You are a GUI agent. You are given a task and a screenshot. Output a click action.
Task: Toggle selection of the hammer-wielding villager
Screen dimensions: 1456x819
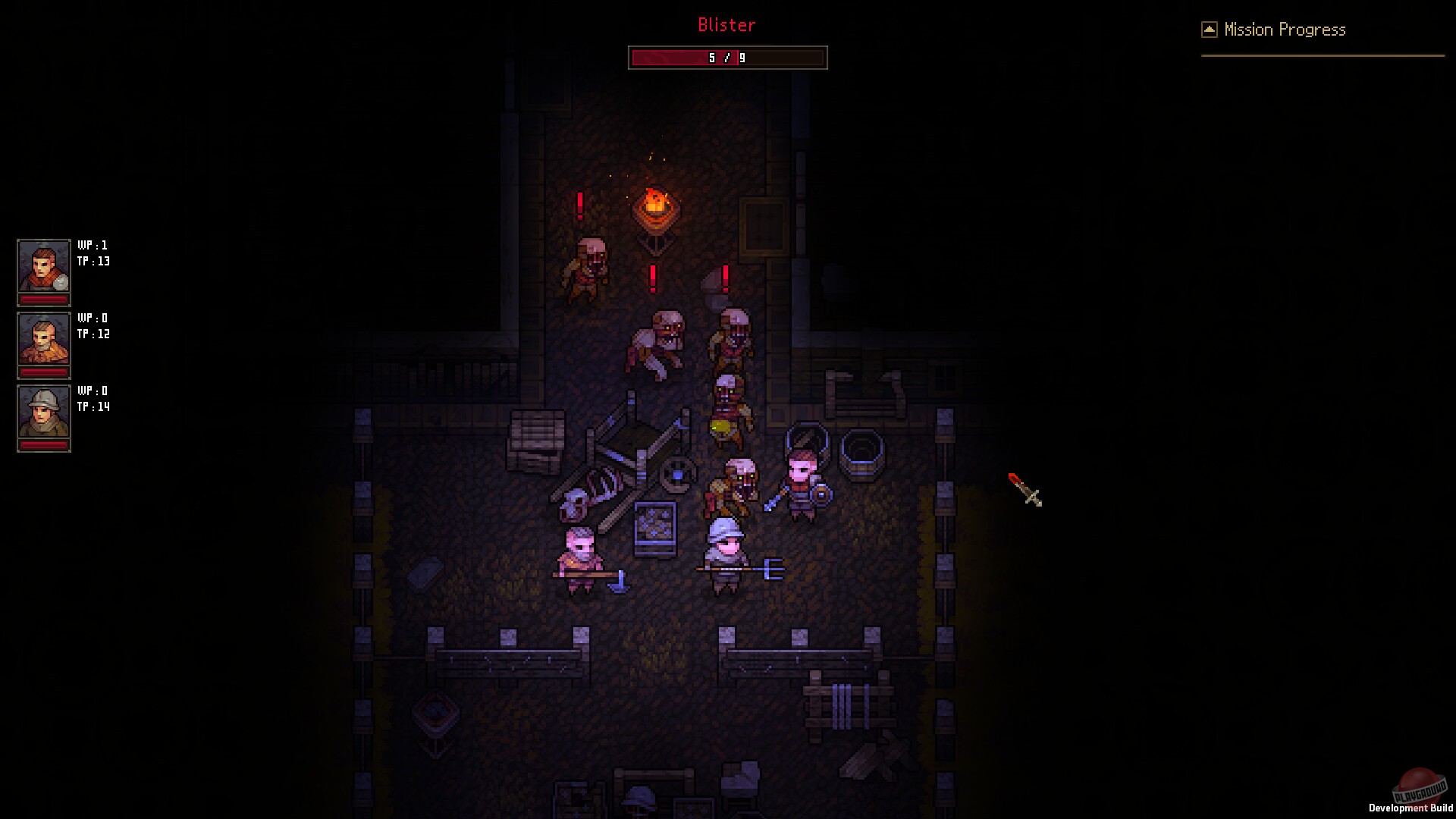578,554
